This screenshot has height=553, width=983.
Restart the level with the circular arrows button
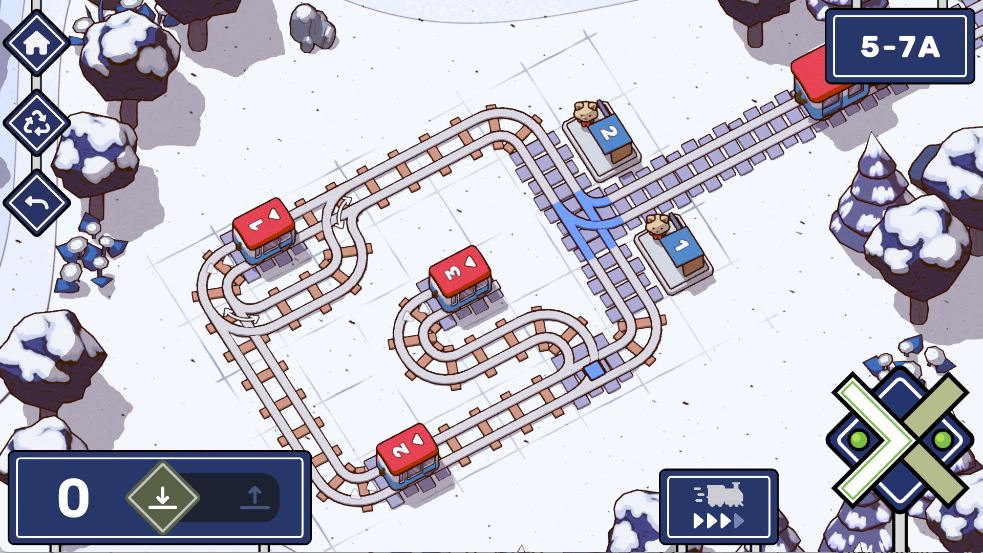(37, 123)
